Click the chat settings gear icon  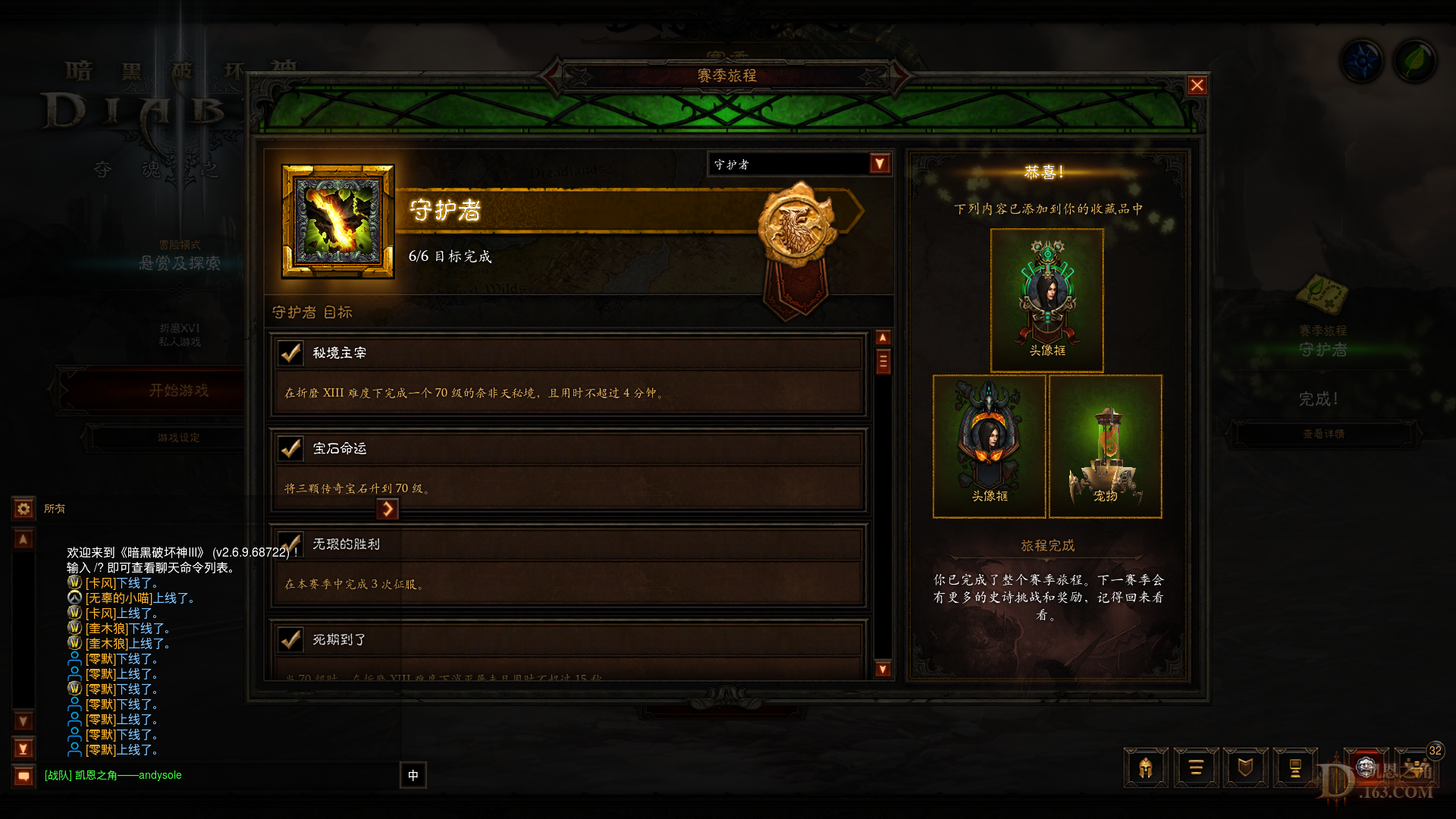23,508
